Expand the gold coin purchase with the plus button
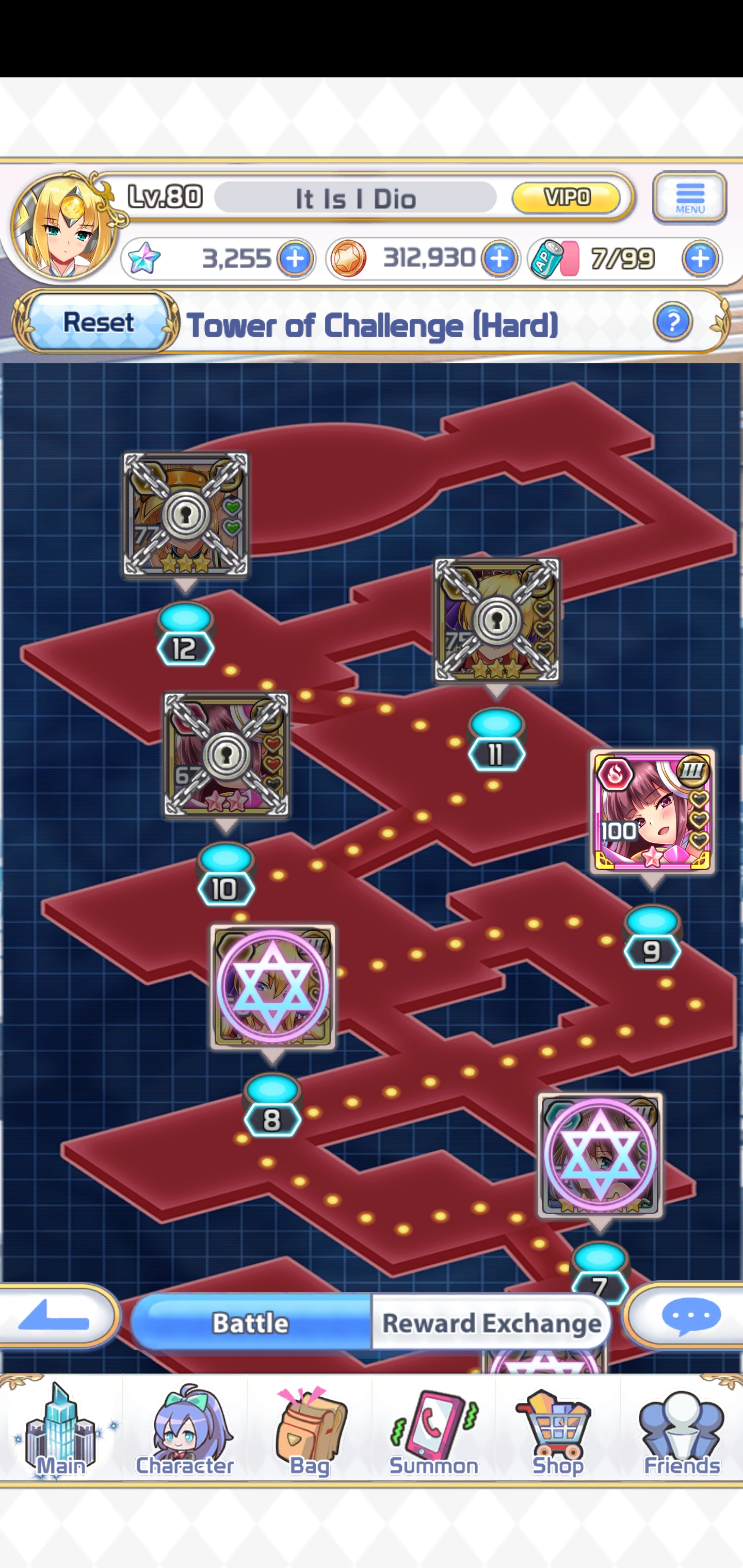The image size is (743, 1568). [500, 259]
